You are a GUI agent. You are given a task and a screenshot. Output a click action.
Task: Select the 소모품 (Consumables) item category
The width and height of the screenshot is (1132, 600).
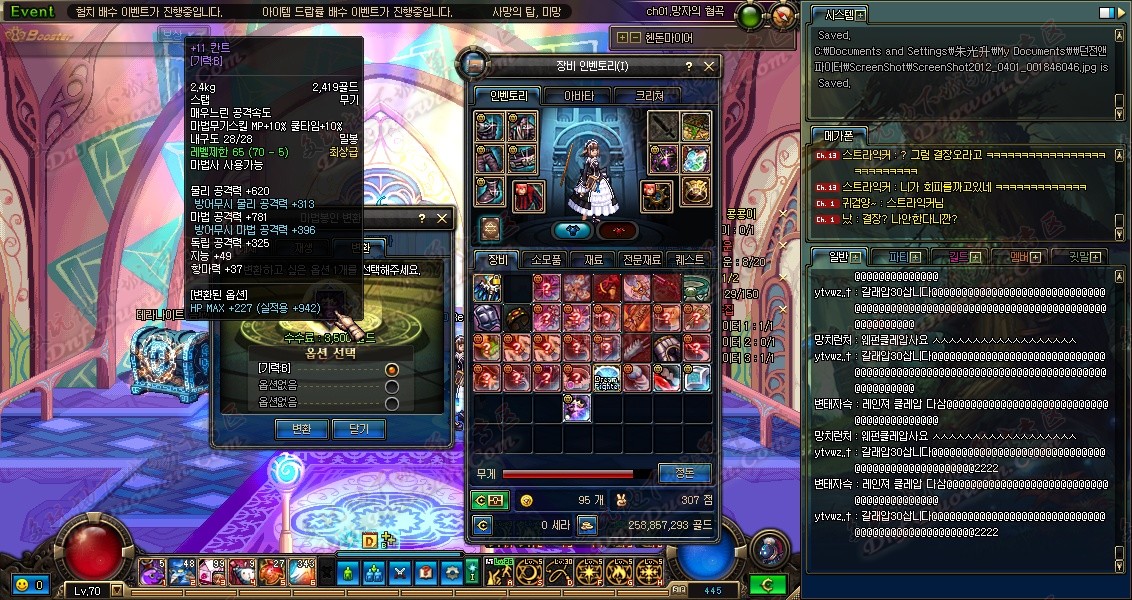click(x=545, y=260)
